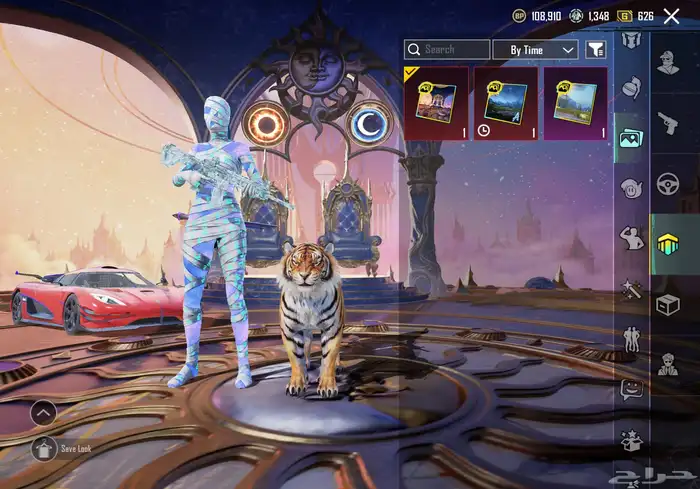This screenshot has height=489, width=700.
Task: Pick the lobby theme on the purple tile
Action: pyautogui.click(x=575, y=103)
